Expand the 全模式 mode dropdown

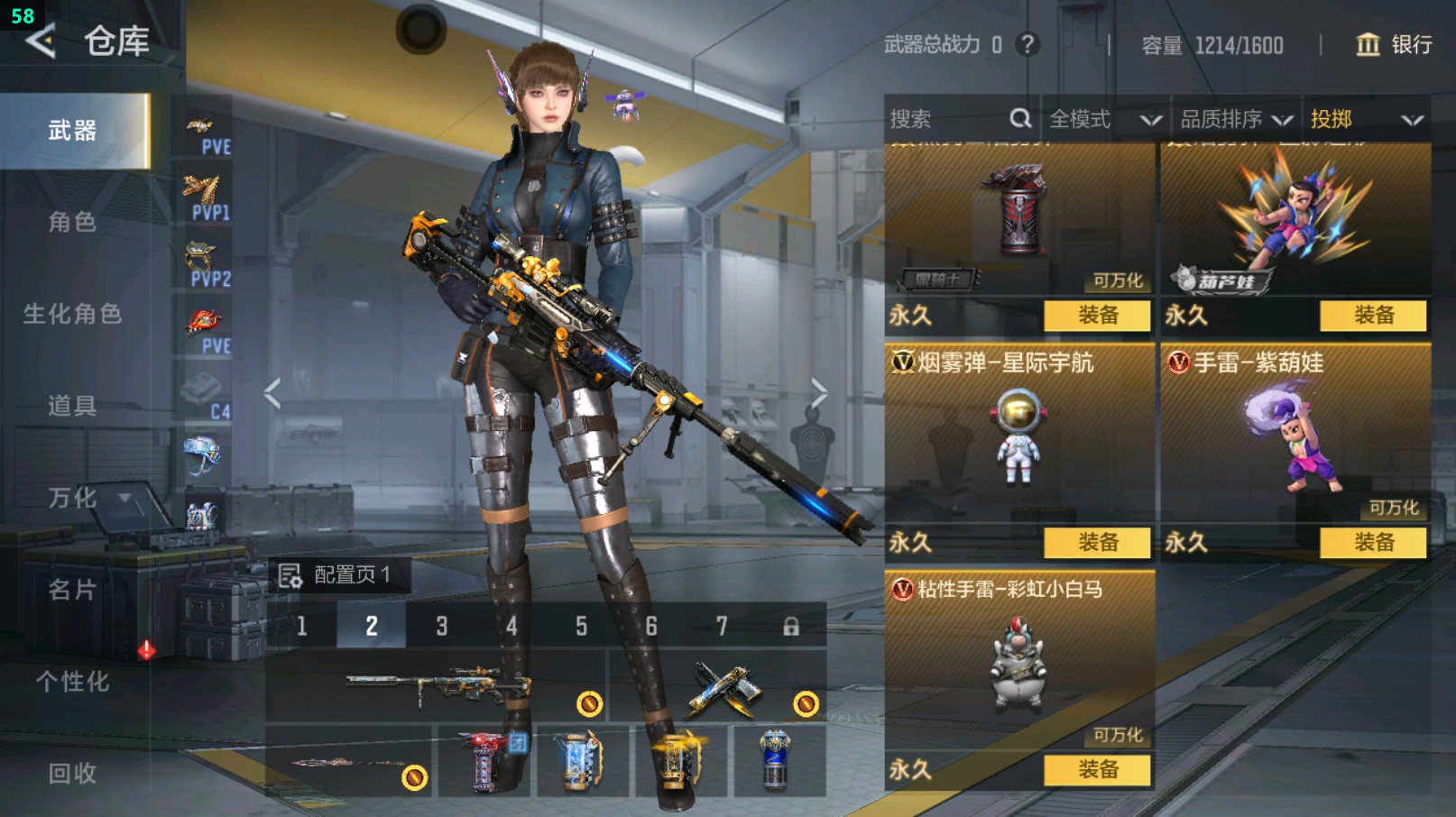click(1104, 119)
